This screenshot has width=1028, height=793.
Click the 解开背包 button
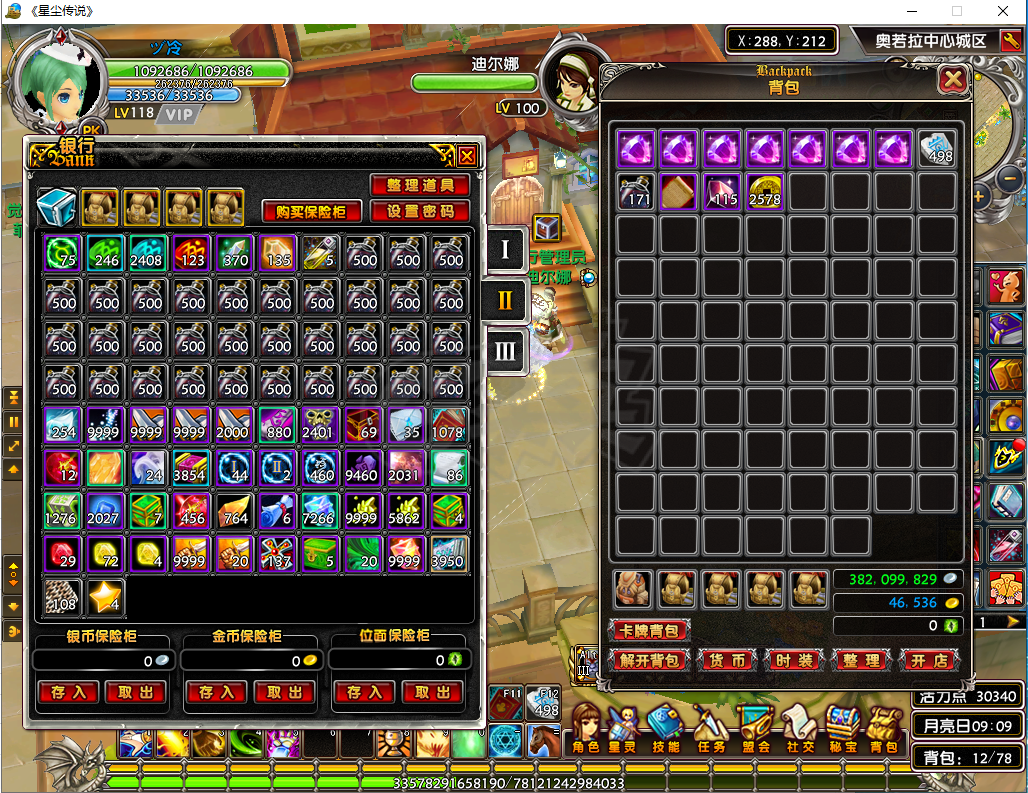(648, 660)
